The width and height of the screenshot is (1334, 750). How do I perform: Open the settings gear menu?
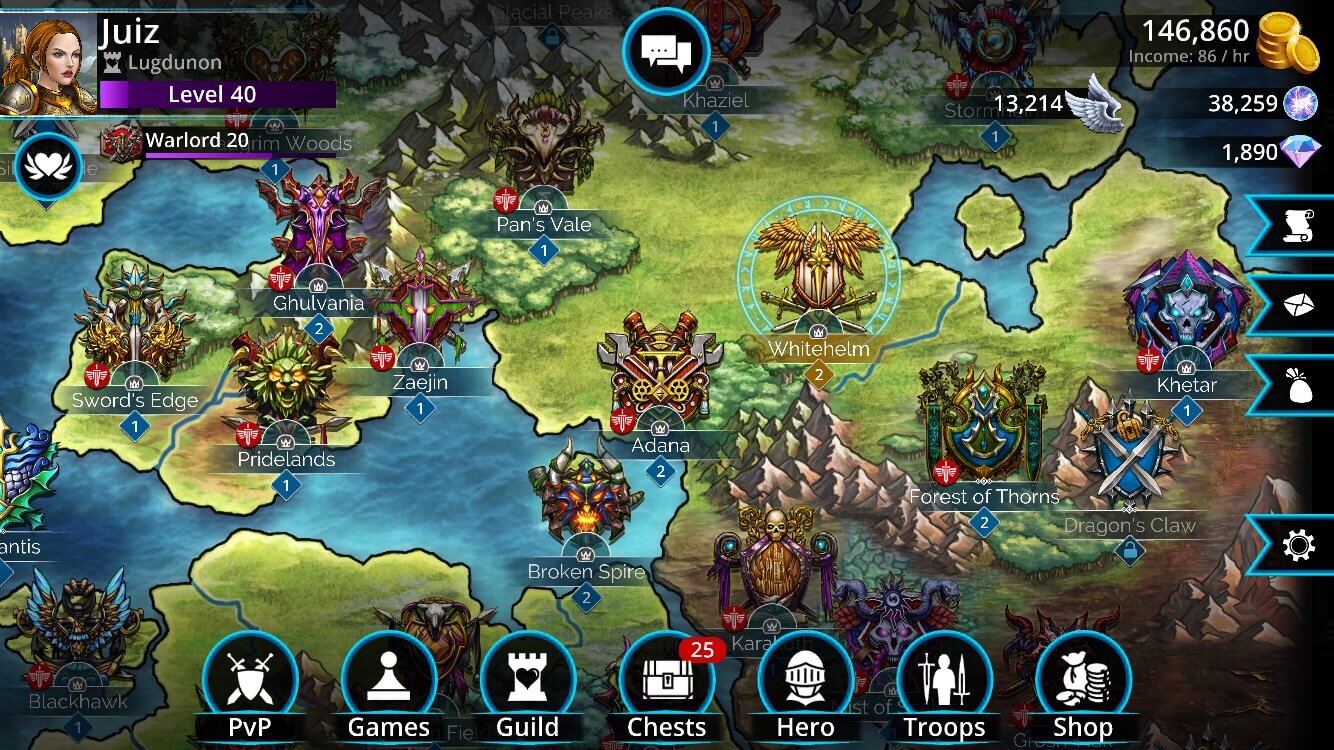point(1297,545)
